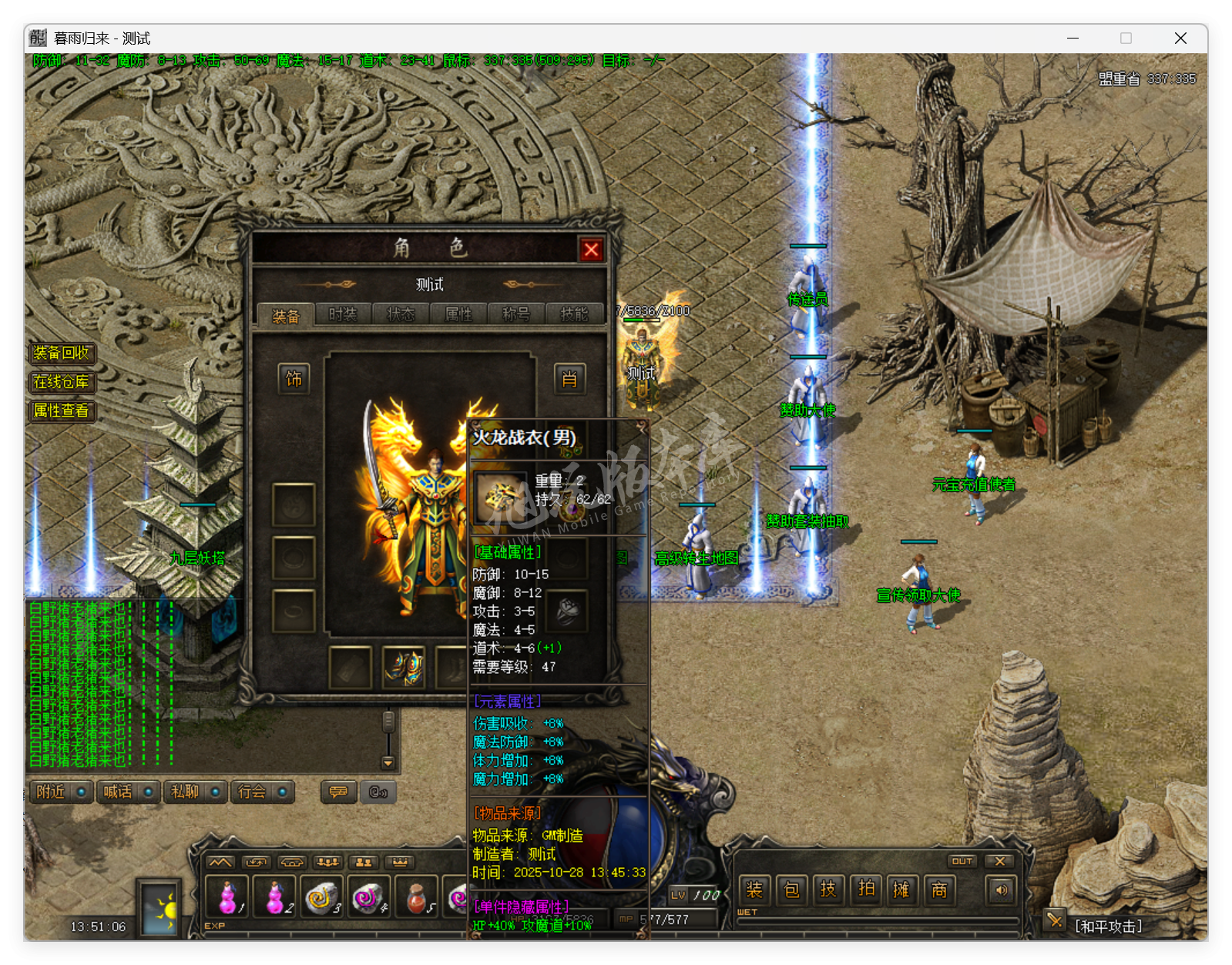Click the 肖 zodiac button in character panel
Image resolution: width=1232 pixels, height=965 pixels.
pyautogui.click(x=569, y=378)
